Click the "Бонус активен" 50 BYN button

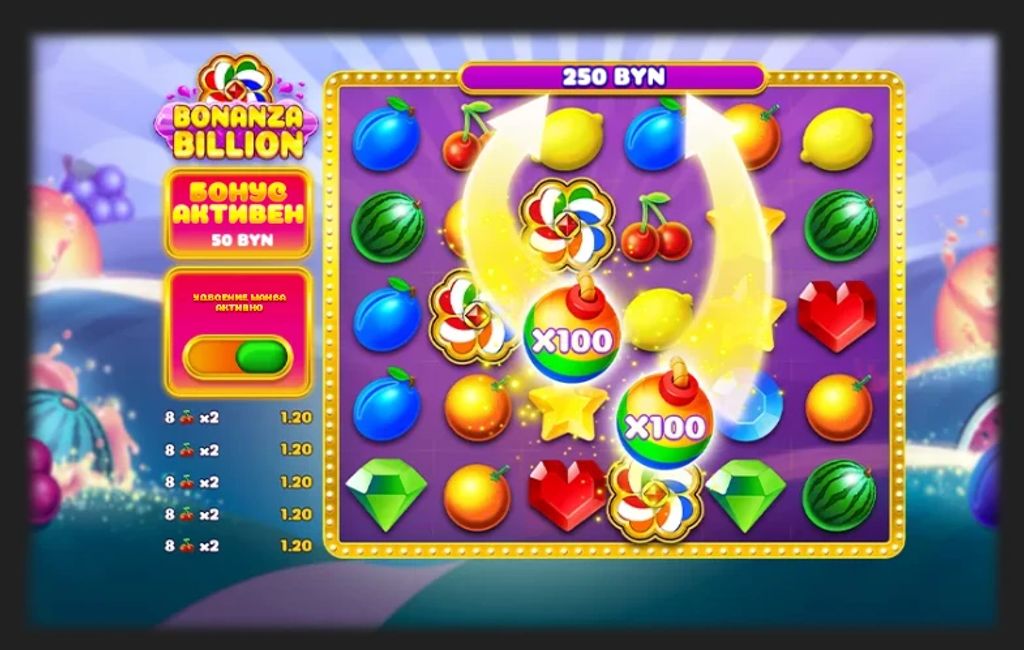tap(238, 213)
